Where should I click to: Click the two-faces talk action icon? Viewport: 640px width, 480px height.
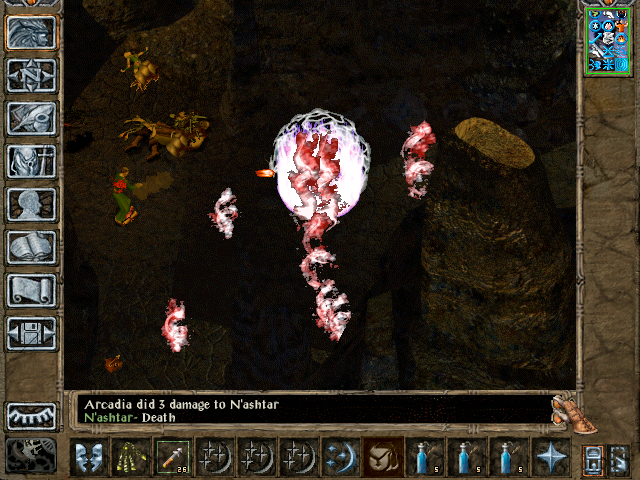click(88, 457)
